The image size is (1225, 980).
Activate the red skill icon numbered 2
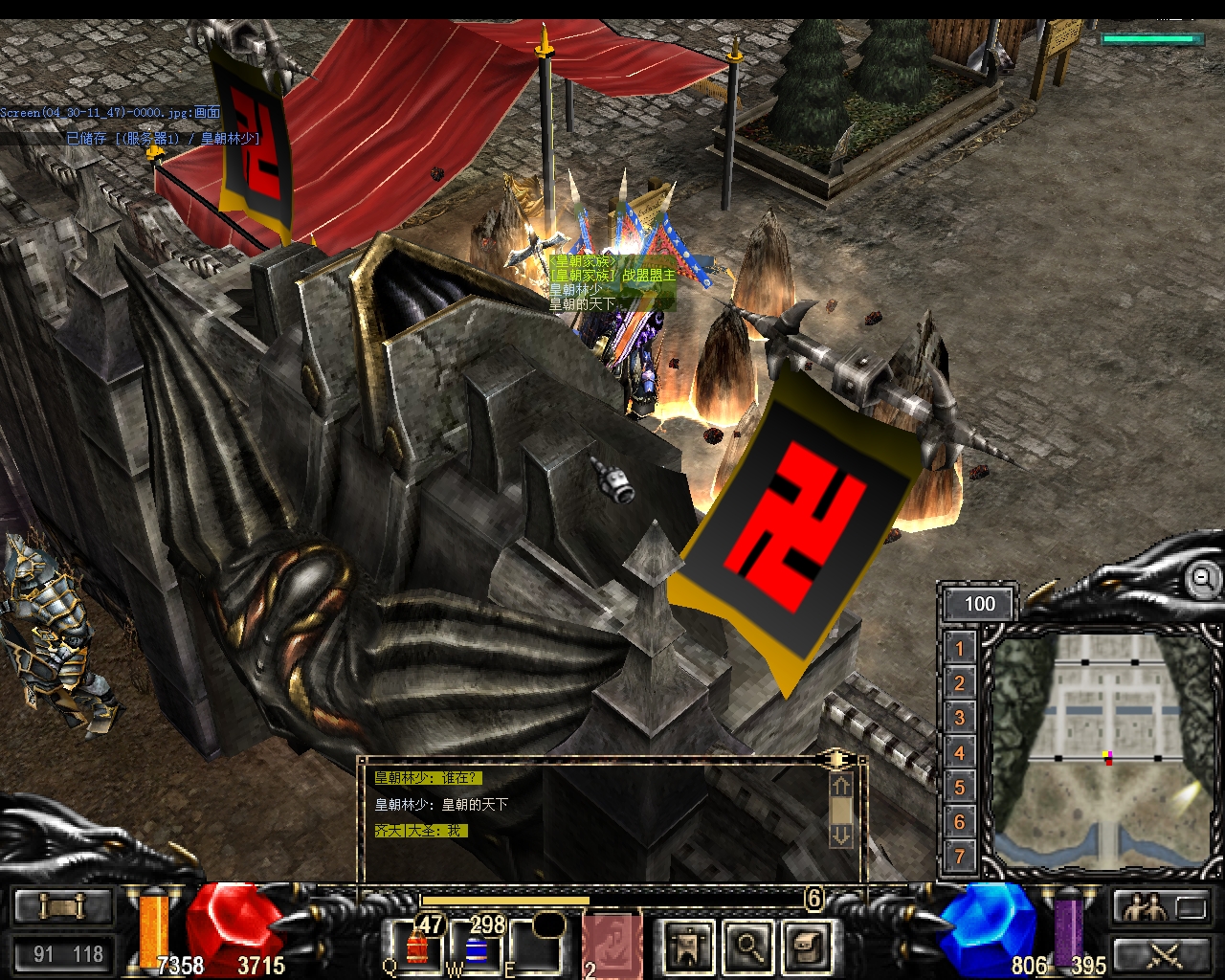[612, 946]
